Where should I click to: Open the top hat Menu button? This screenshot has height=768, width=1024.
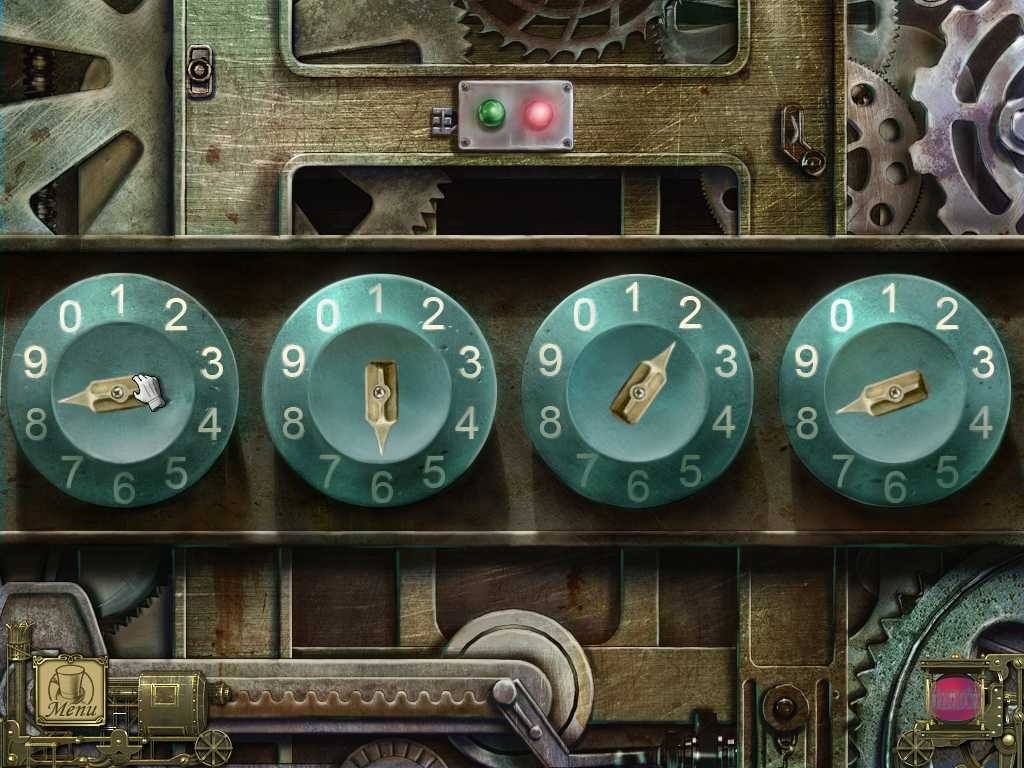71,689
